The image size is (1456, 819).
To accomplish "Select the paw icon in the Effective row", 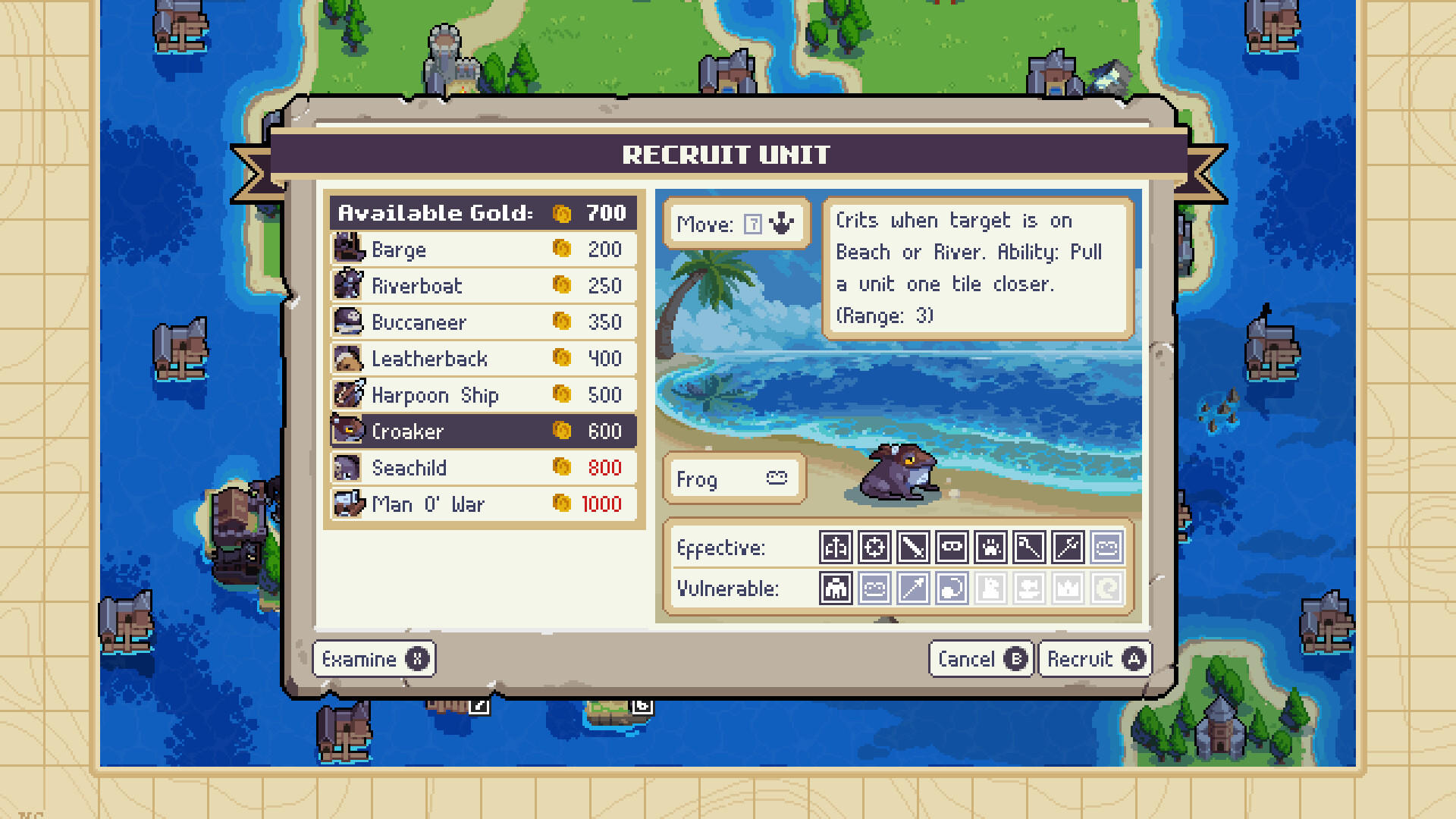I will (991, 547).
